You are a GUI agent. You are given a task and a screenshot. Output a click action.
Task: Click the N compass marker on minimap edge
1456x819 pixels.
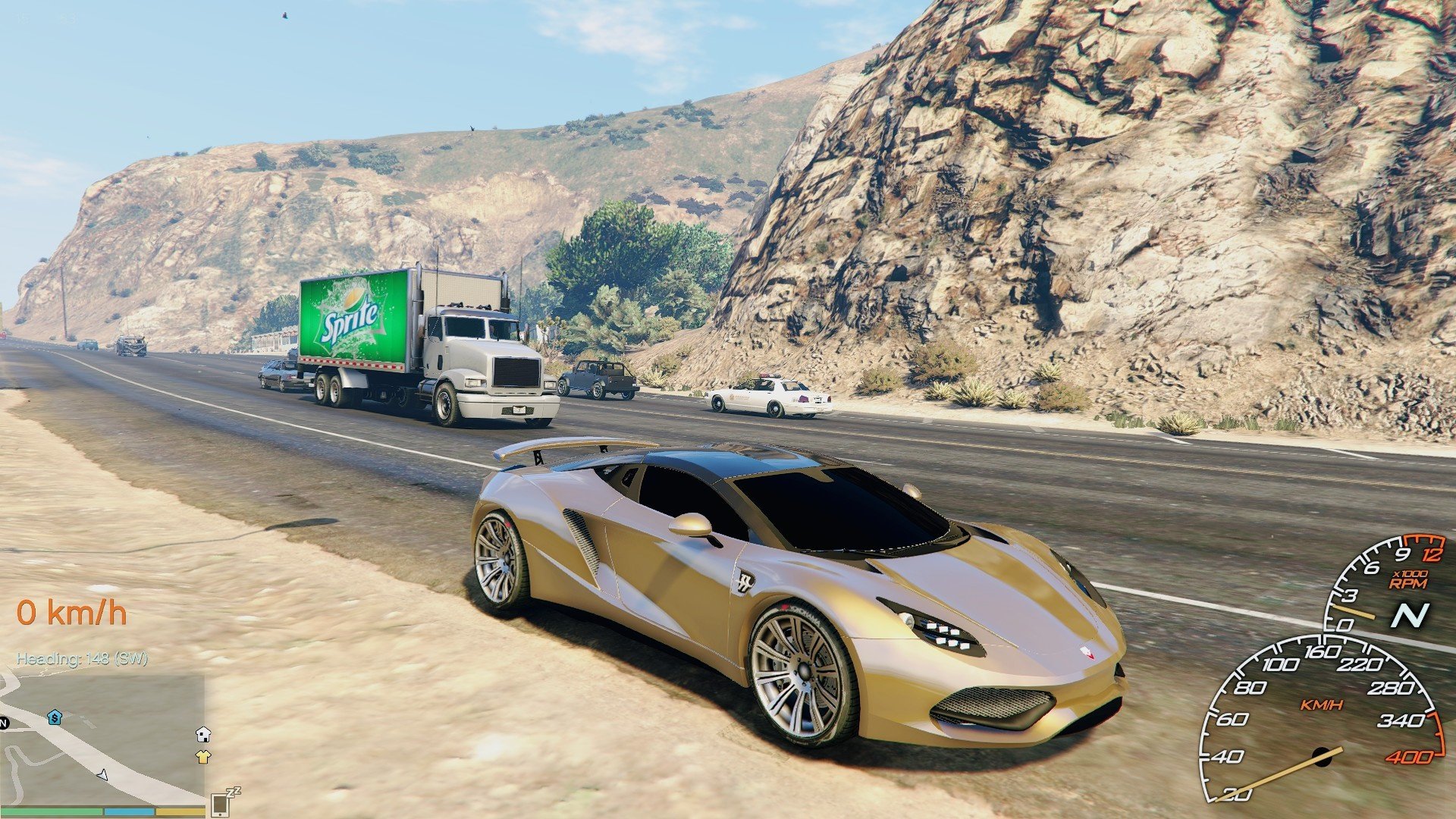[4, 722]
